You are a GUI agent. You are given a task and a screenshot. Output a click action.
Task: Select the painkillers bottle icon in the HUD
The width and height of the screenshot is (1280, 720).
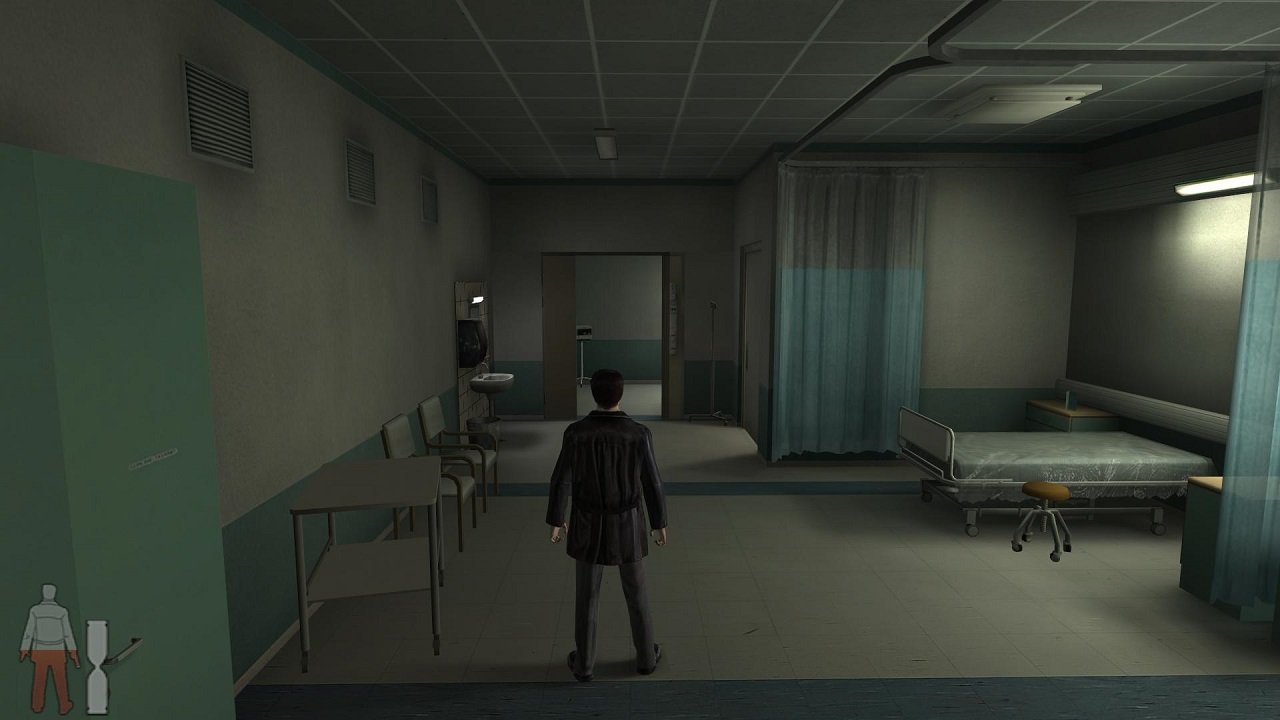(x=95, y=655)
